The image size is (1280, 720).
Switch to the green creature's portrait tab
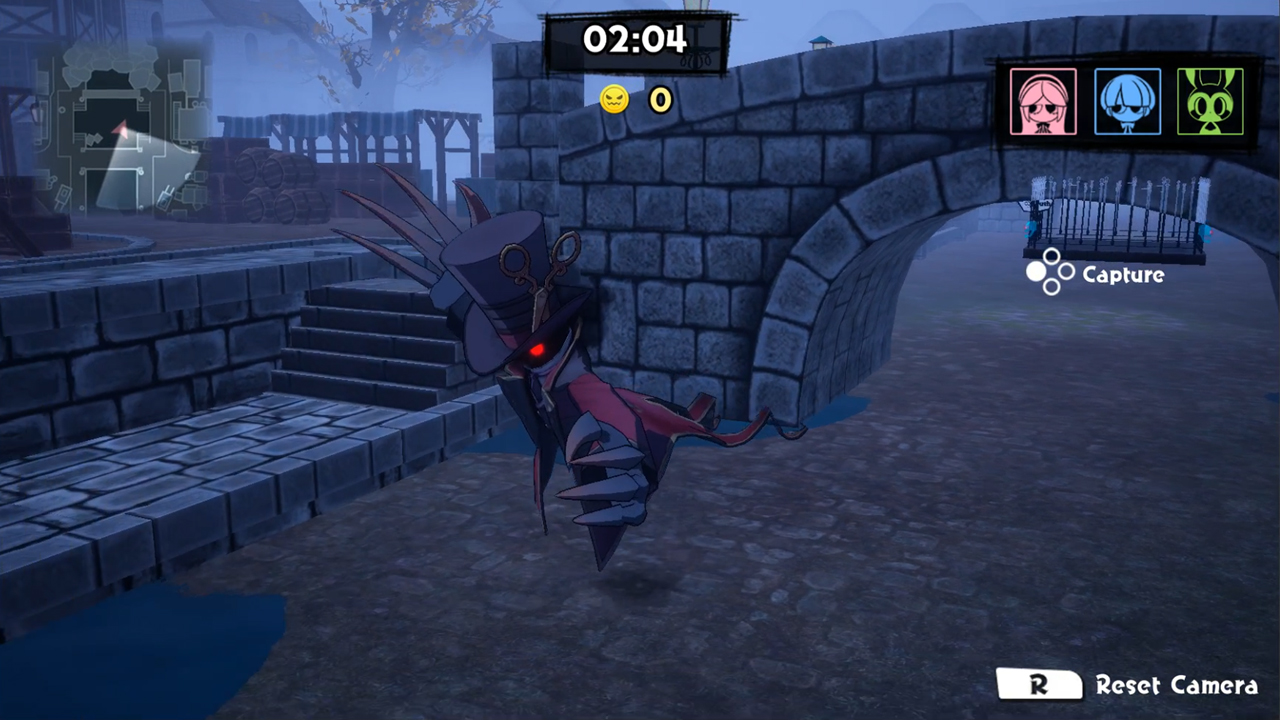(x=1210, y=101)
